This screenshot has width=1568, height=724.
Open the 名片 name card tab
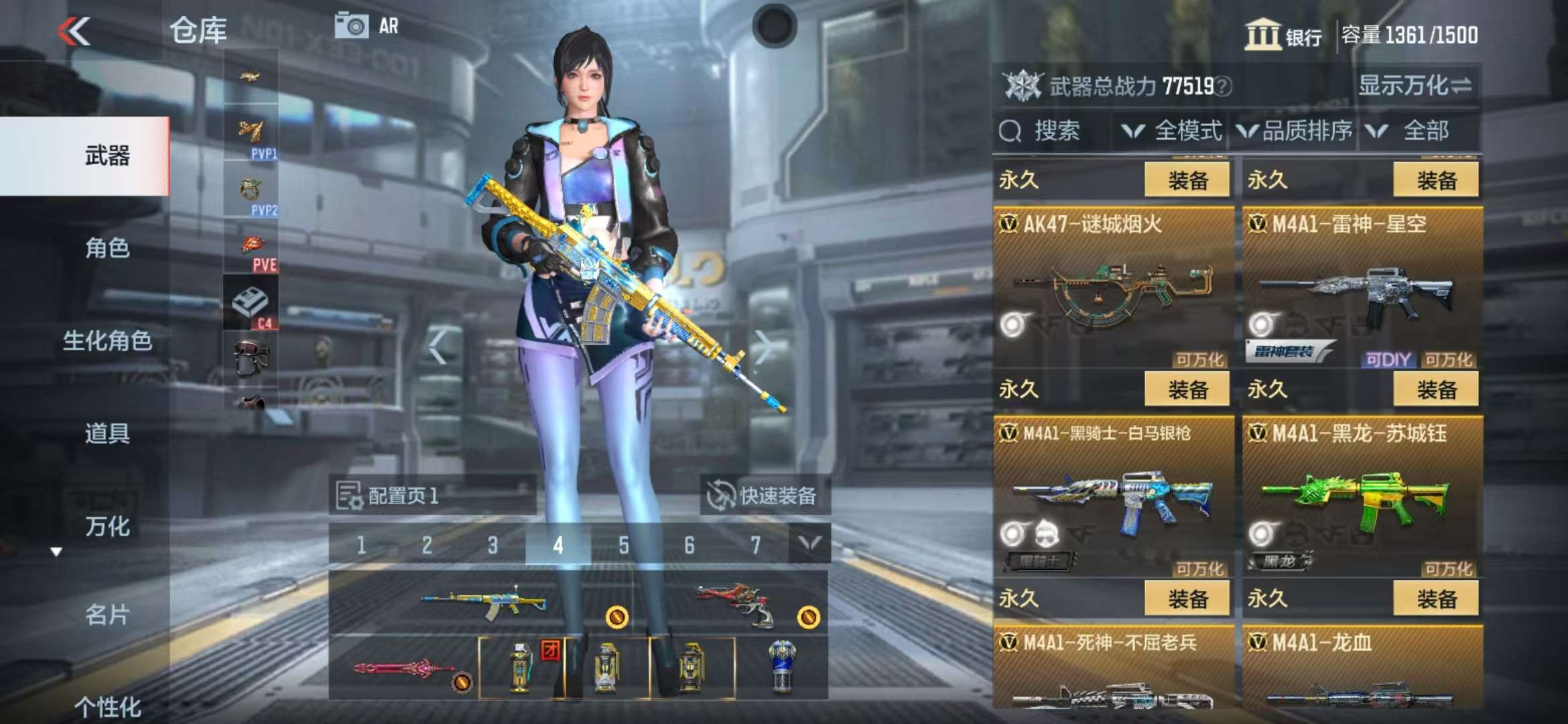pyautogui.click(x=107, y=614)
